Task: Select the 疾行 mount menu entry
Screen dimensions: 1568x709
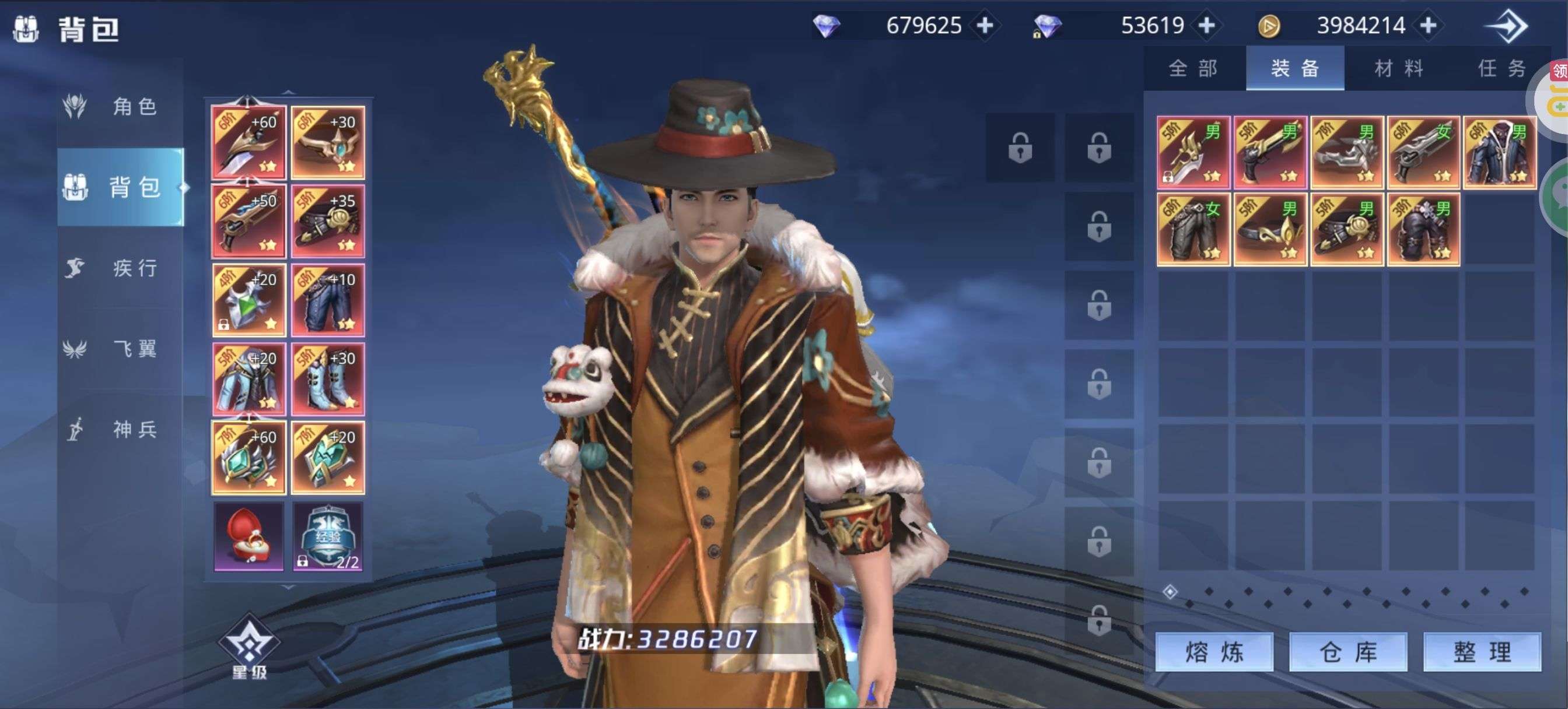Action: click(121, 268)
